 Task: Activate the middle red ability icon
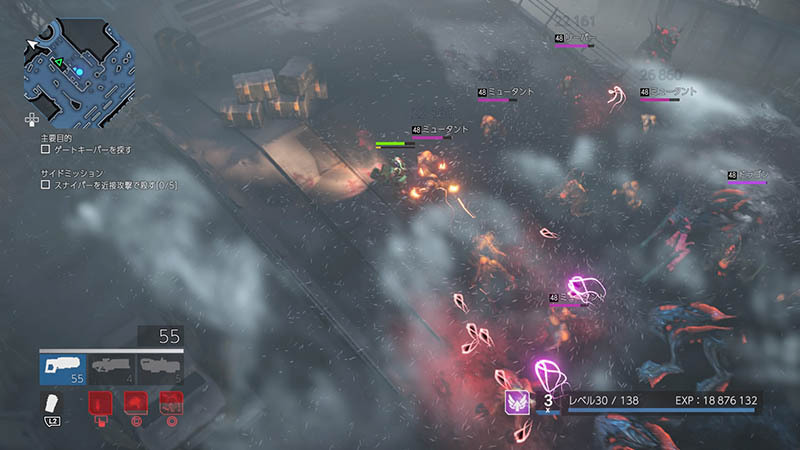pos(135,403)
